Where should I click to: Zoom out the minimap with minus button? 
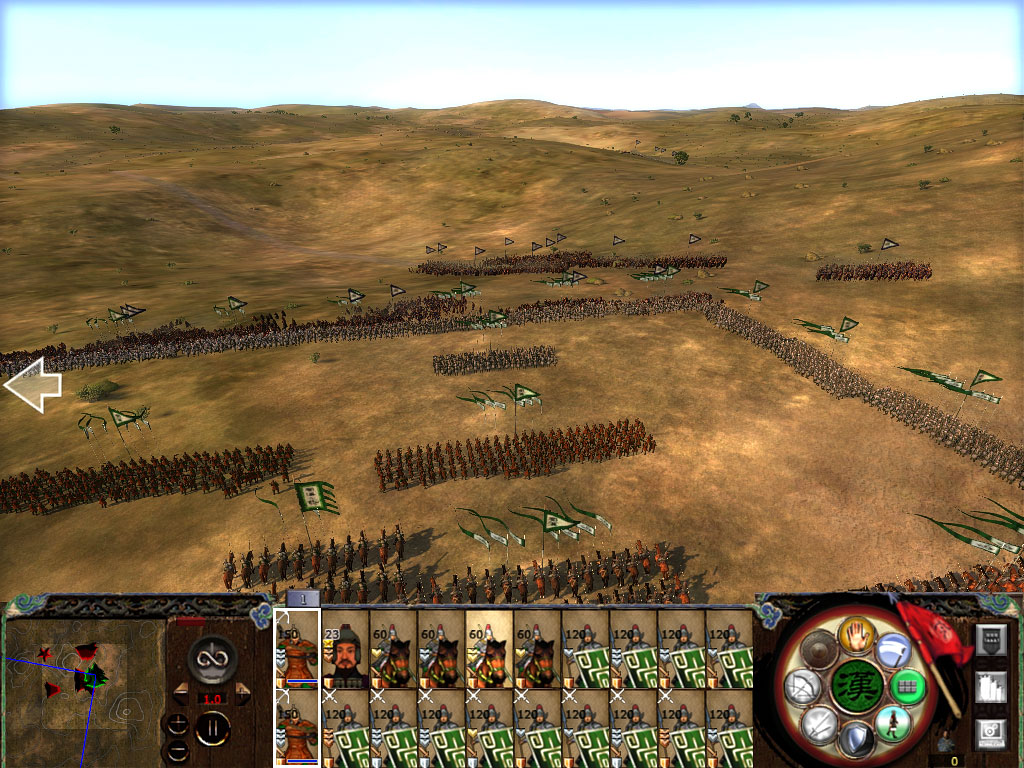point(177,750)
